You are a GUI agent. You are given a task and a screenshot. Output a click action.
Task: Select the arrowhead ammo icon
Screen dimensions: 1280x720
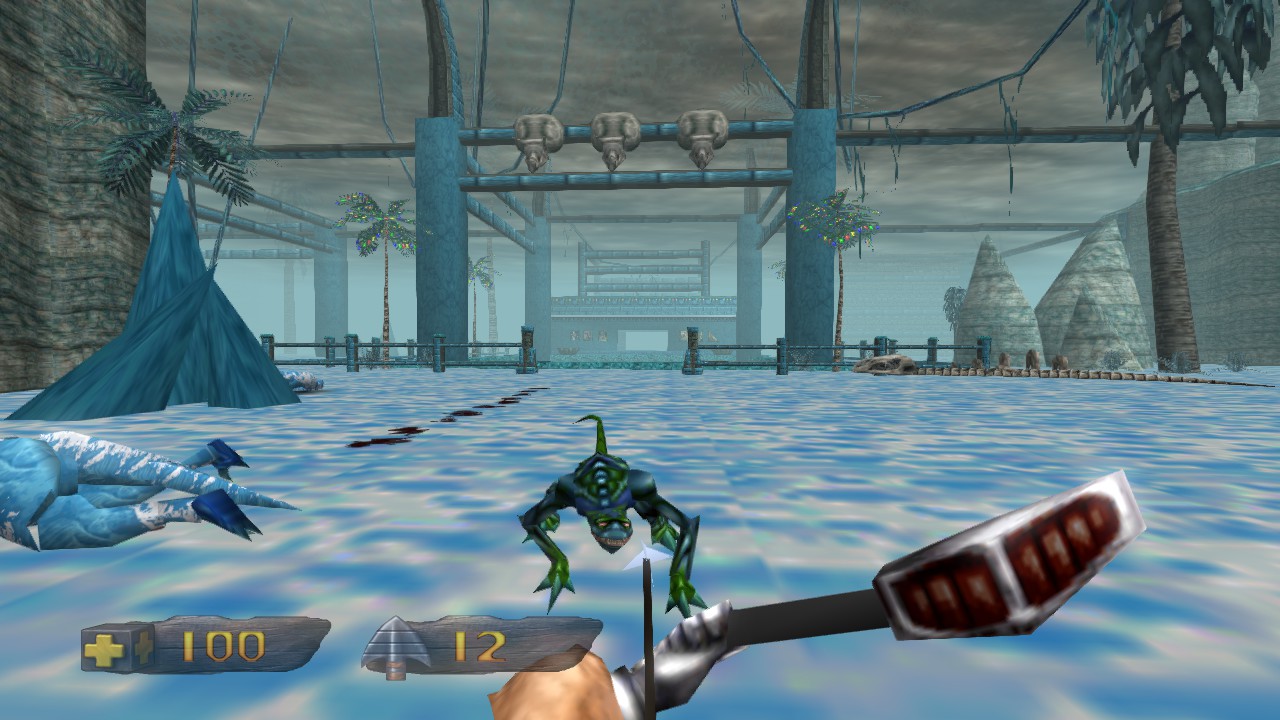(x=397, y=647)
